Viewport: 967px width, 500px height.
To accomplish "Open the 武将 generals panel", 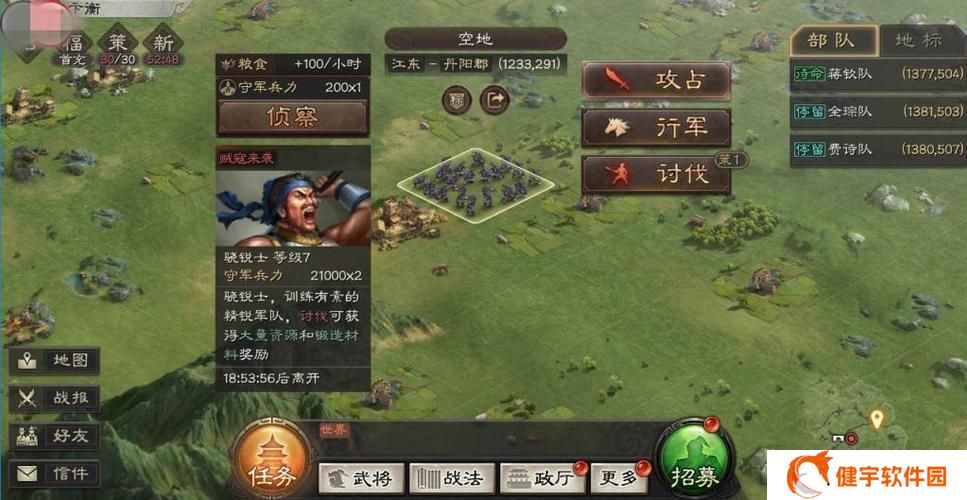I will coord(362,477).
